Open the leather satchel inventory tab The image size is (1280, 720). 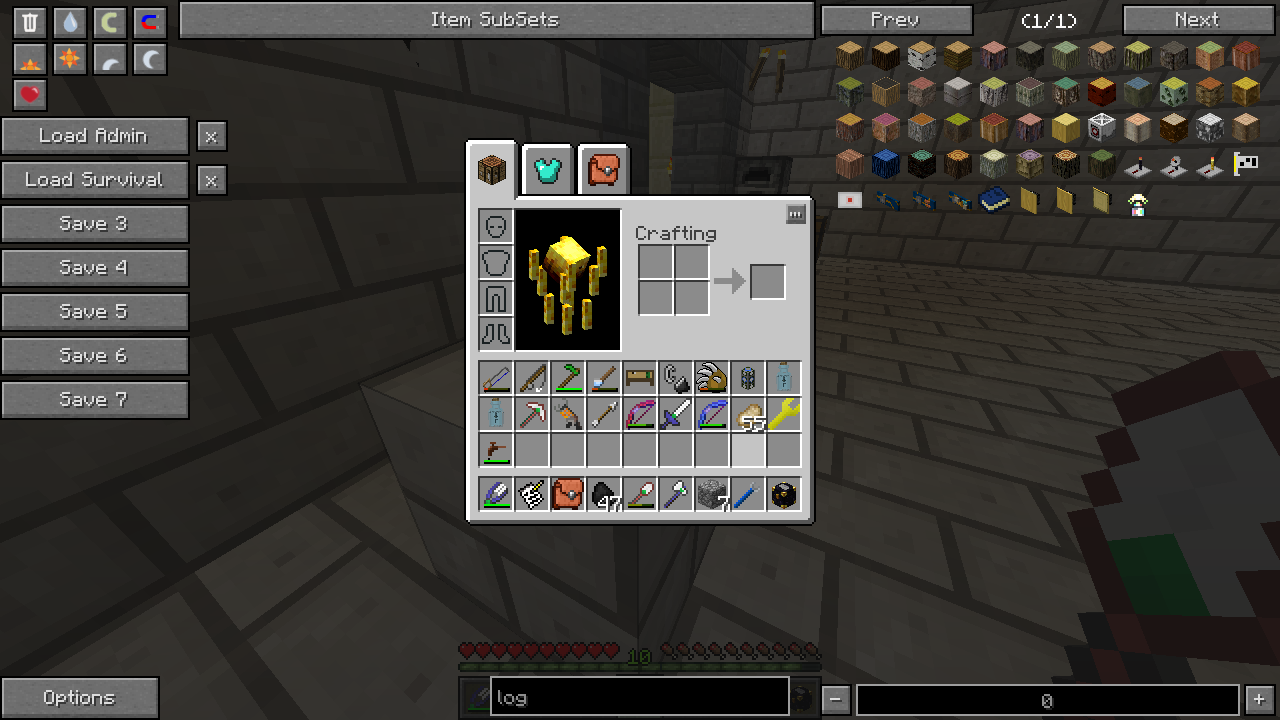(x=603, y=171)
